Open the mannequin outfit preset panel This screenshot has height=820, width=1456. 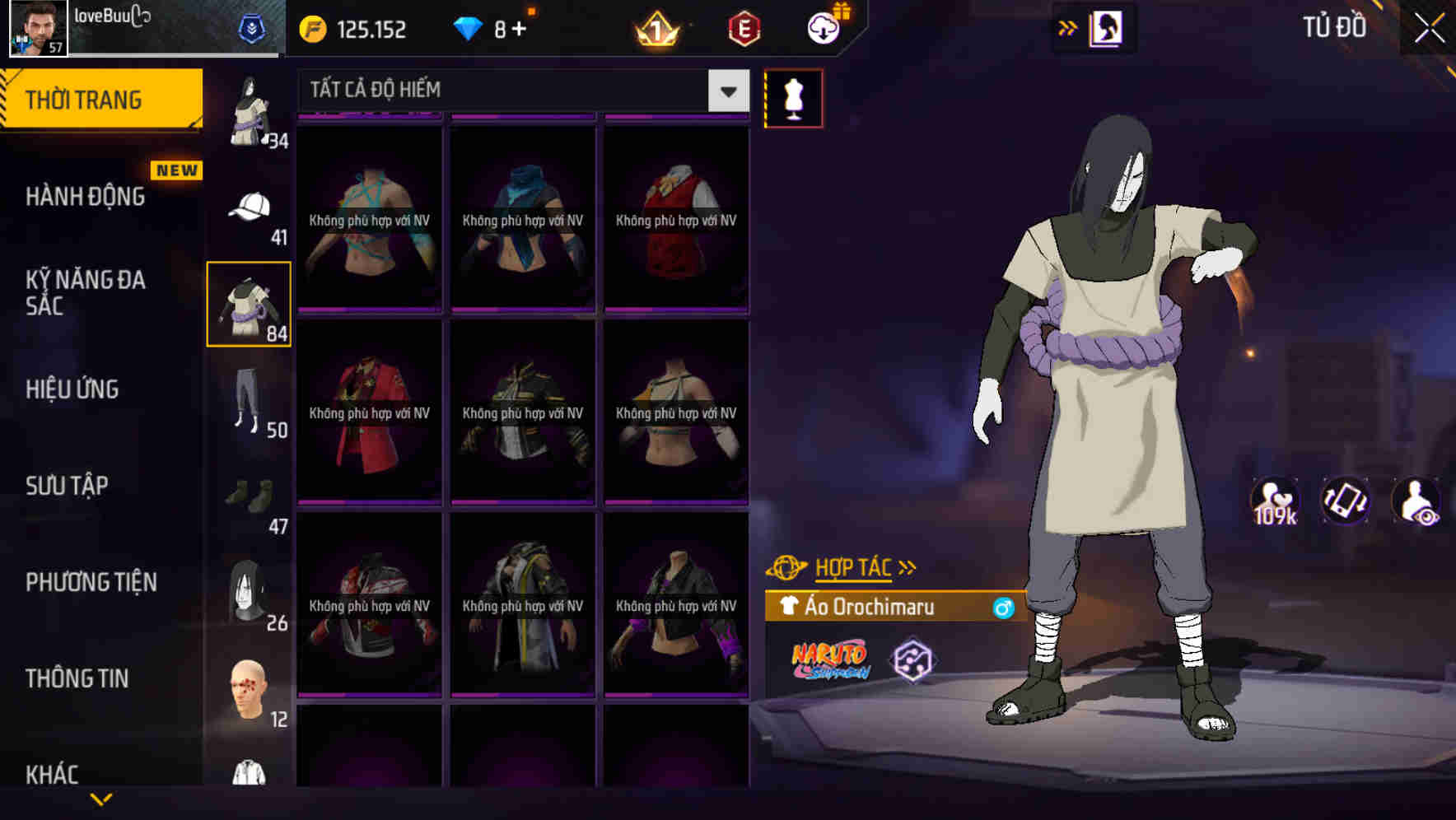[x=793, y=97]
